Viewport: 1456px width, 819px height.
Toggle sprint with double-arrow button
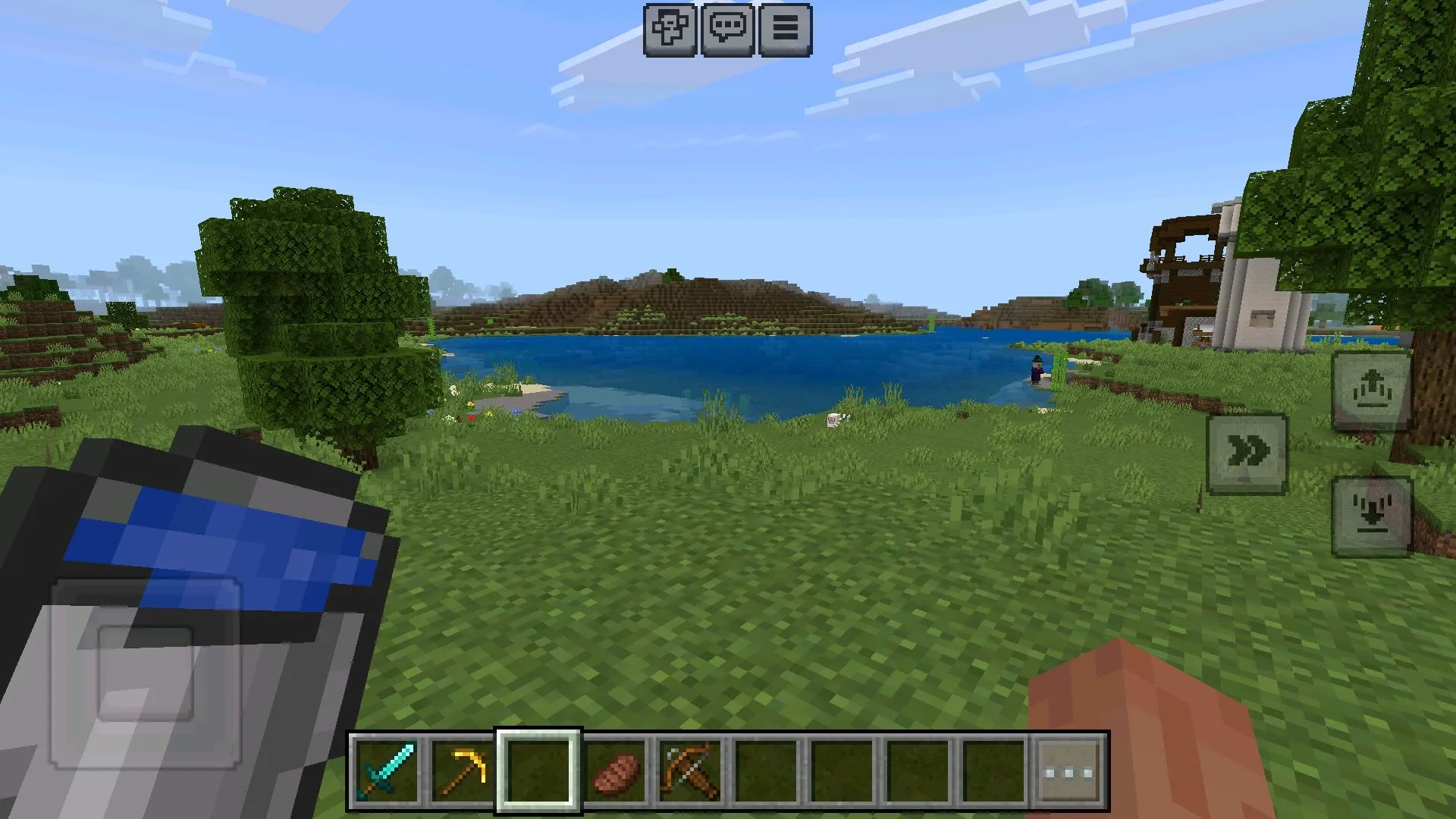click(x=1247, y=453)
